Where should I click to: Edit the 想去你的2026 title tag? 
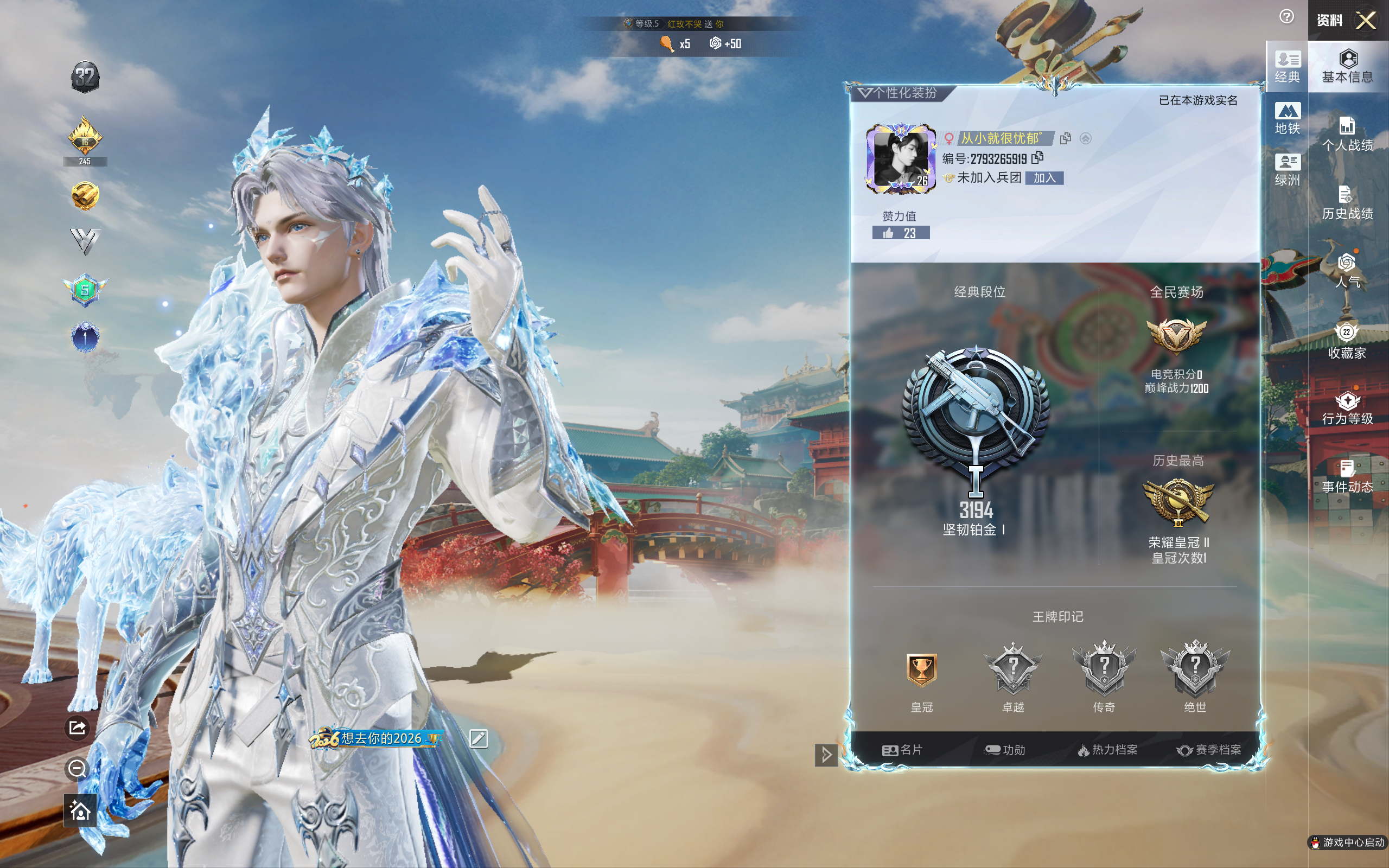coord(479,738)
